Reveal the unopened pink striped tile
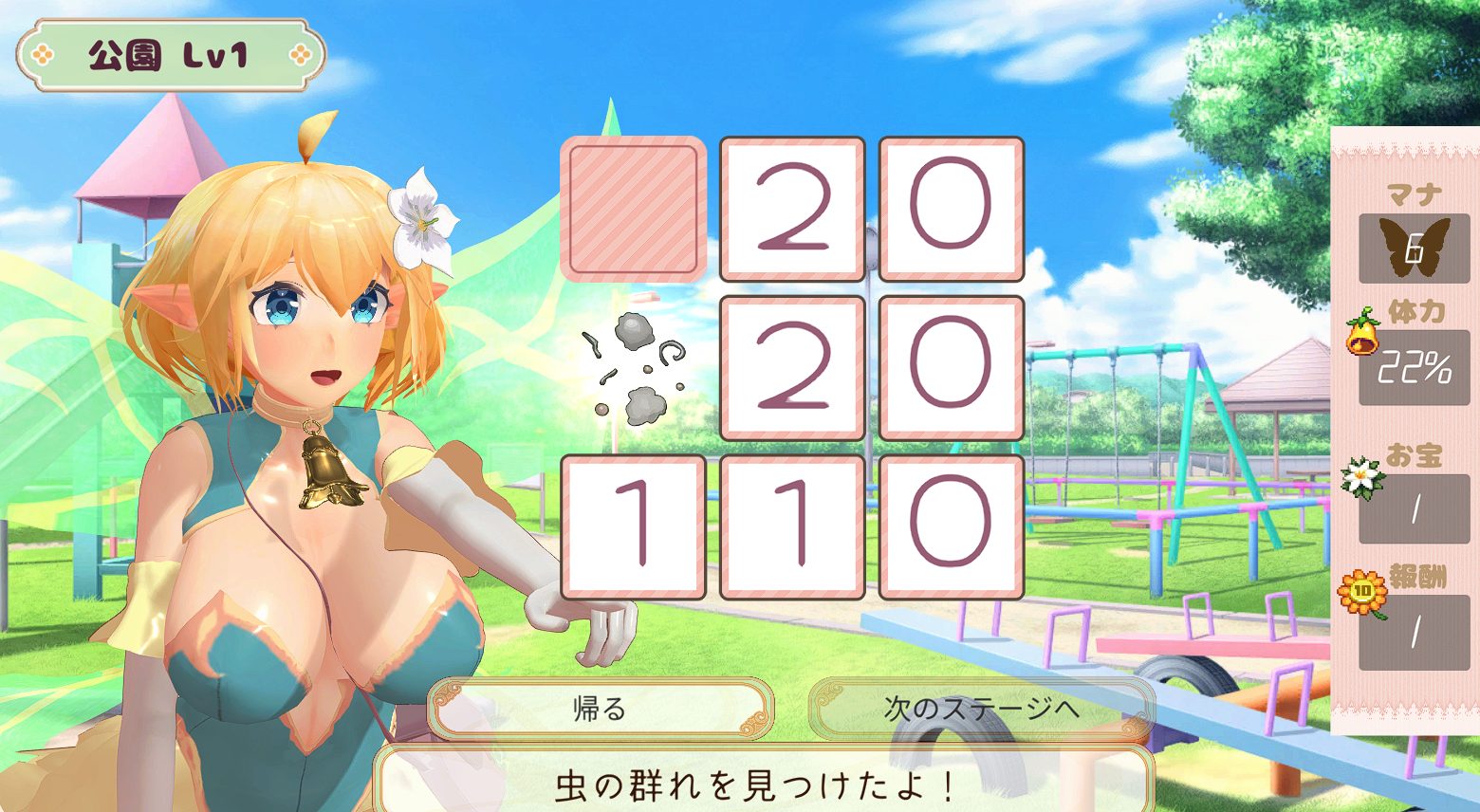Viewport: 1480px width, 812px height. (633, 209)
